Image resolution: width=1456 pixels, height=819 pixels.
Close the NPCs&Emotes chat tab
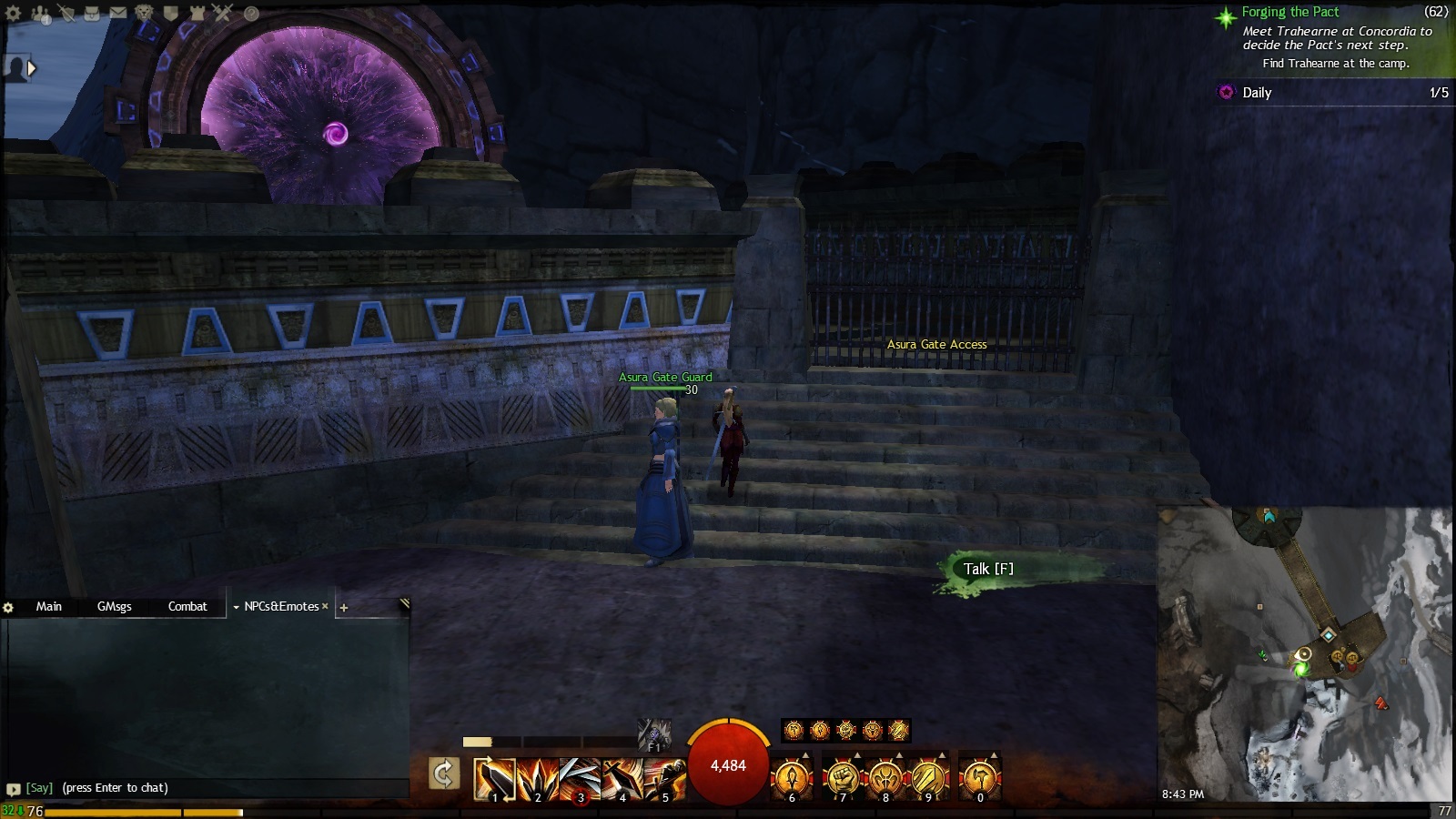pos(325,606)
